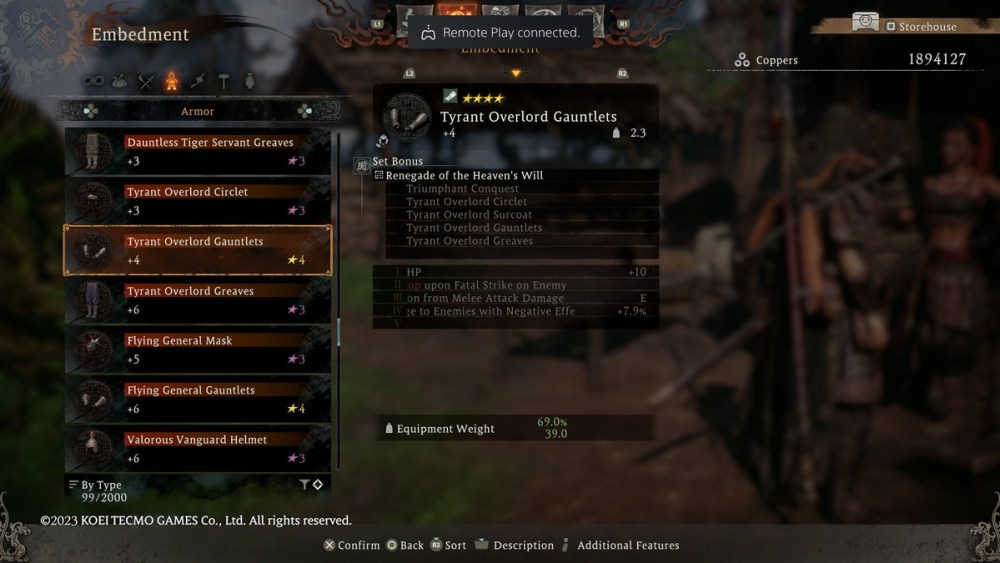Screen dimensions: 1000x563
Task: Switch to the infinity symbol category tab
Action: (93, 82)
